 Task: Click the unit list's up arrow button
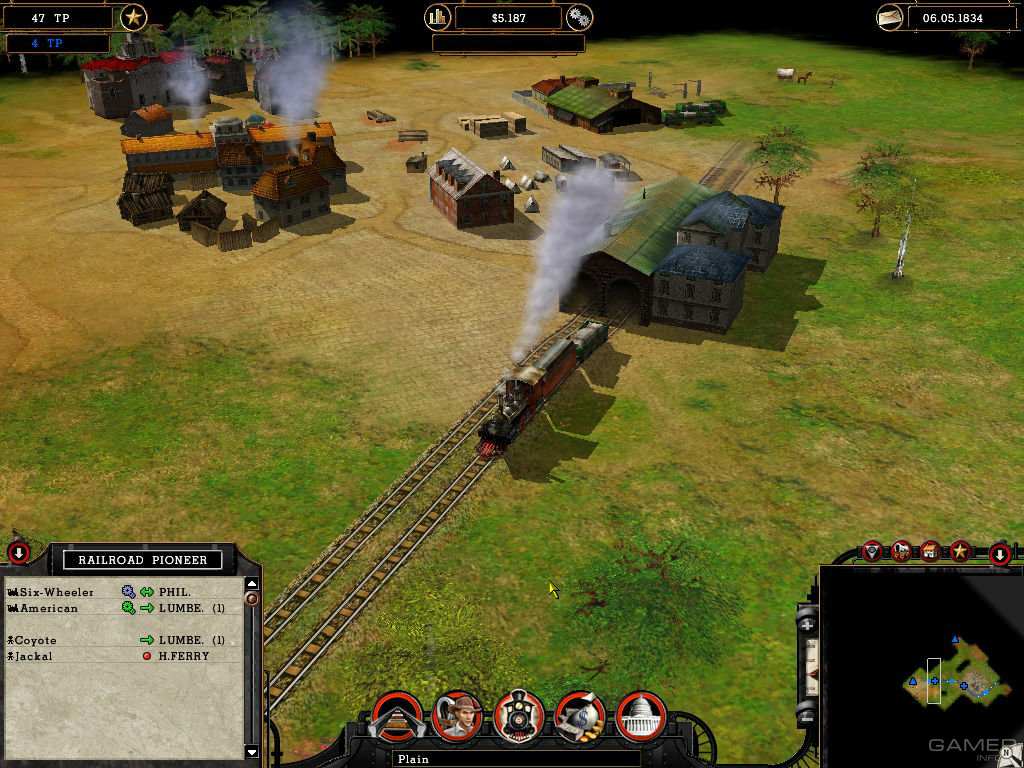pyautogui.click(x=252, y=584)
